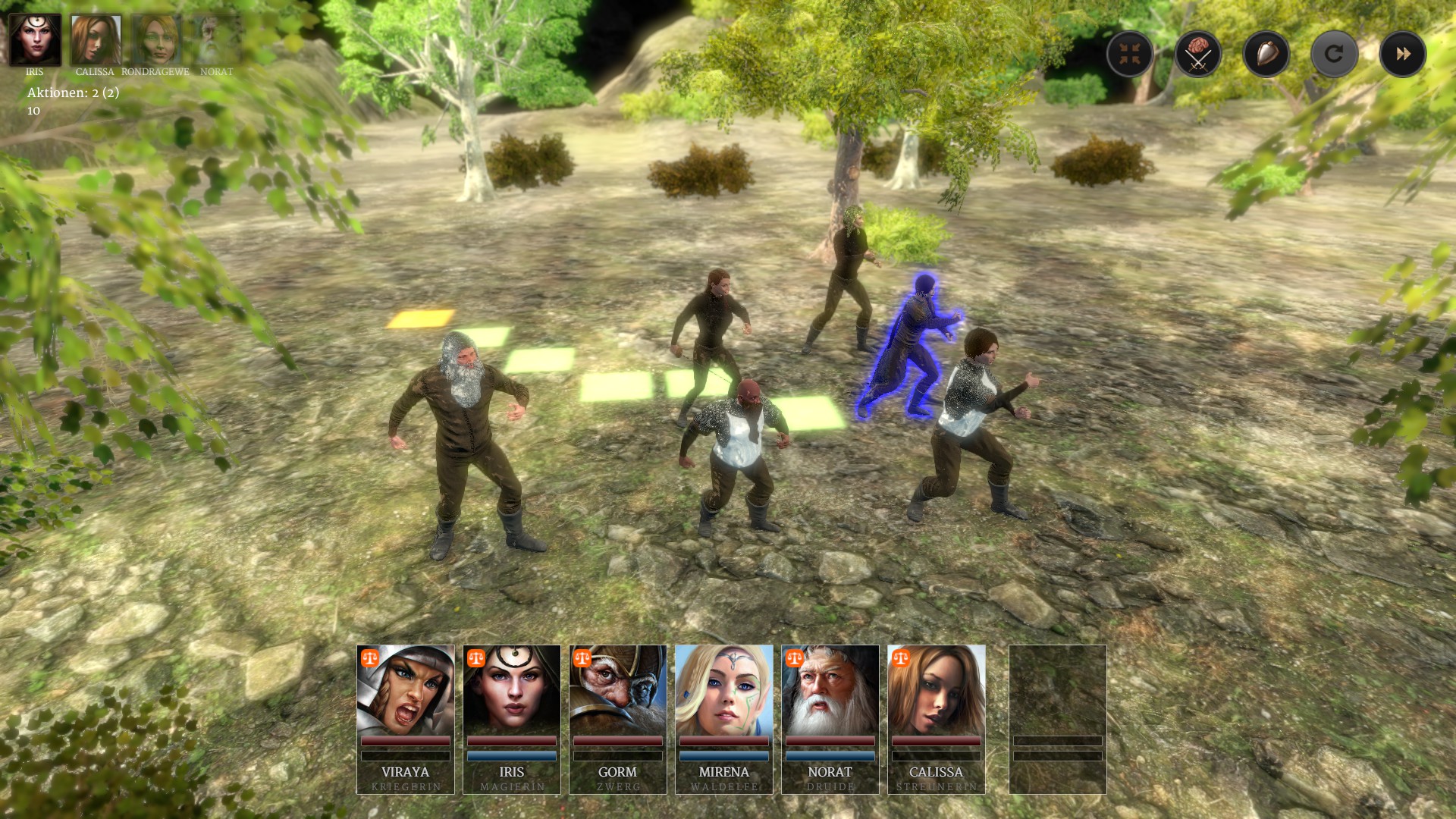The width and height of the screenshot is (1456, 819).
Task: Select Calissa in the turn order bar
Action: point(96,39)
